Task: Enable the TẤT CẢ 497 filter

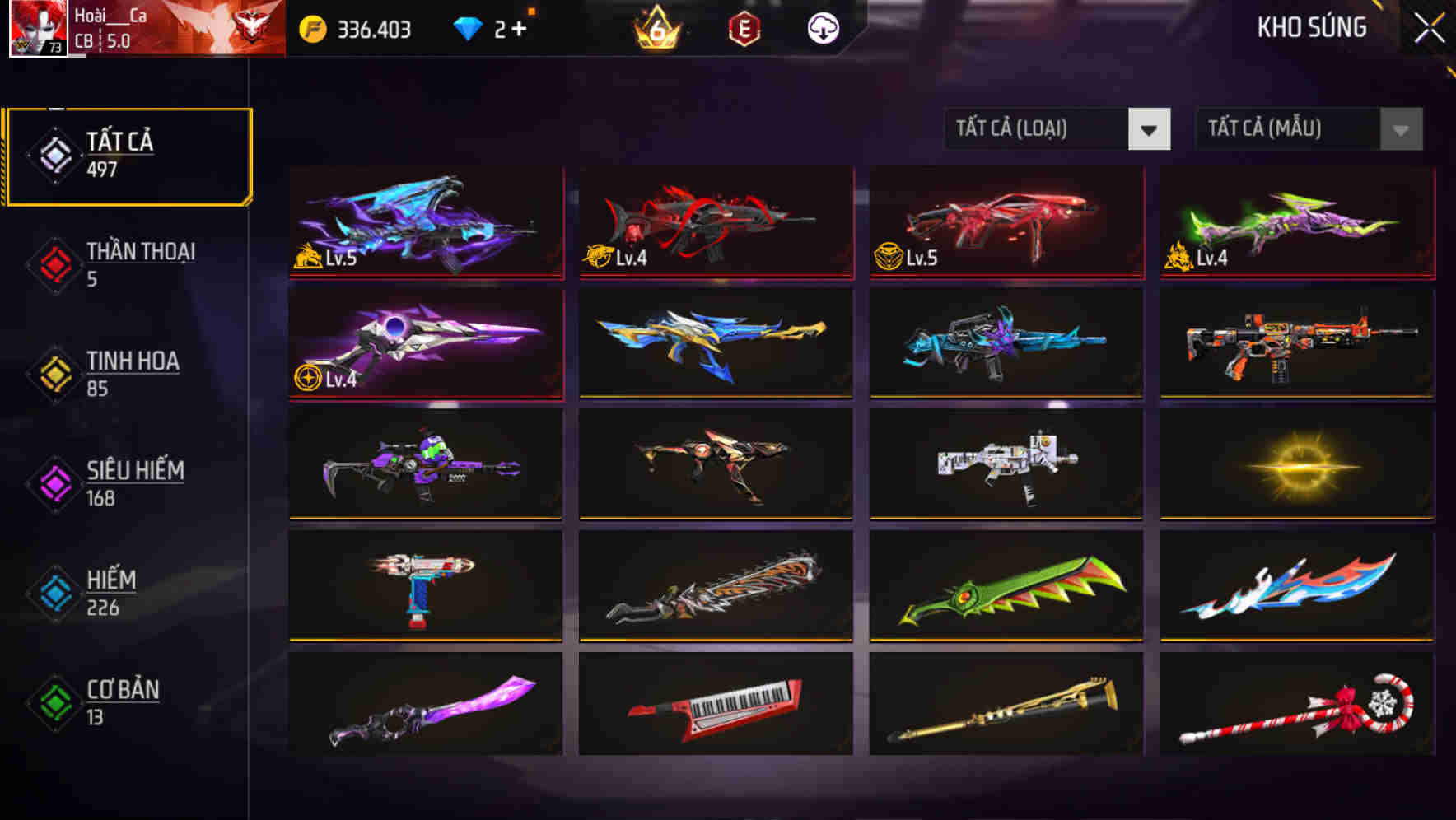Action: [128, 153]
